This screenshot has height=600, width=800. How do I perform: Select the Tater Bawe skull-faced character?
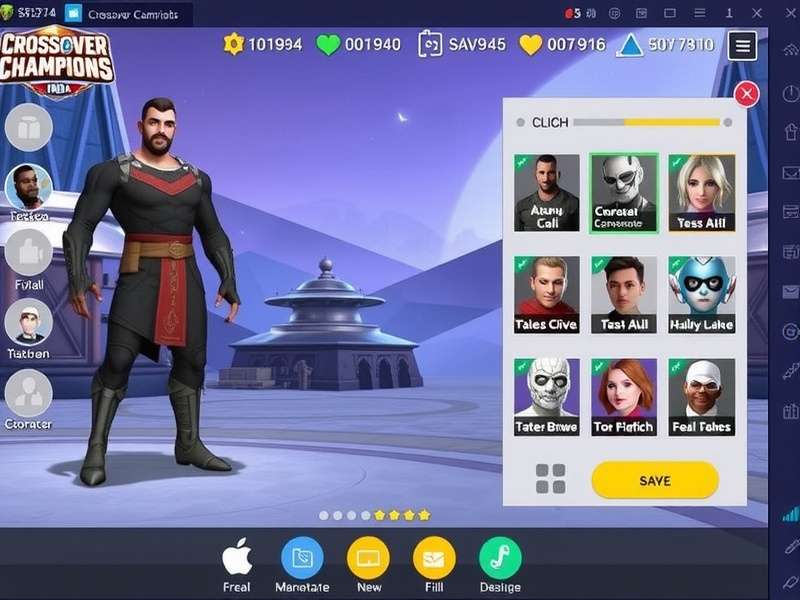pyautogui.click(x=547, y=396)
